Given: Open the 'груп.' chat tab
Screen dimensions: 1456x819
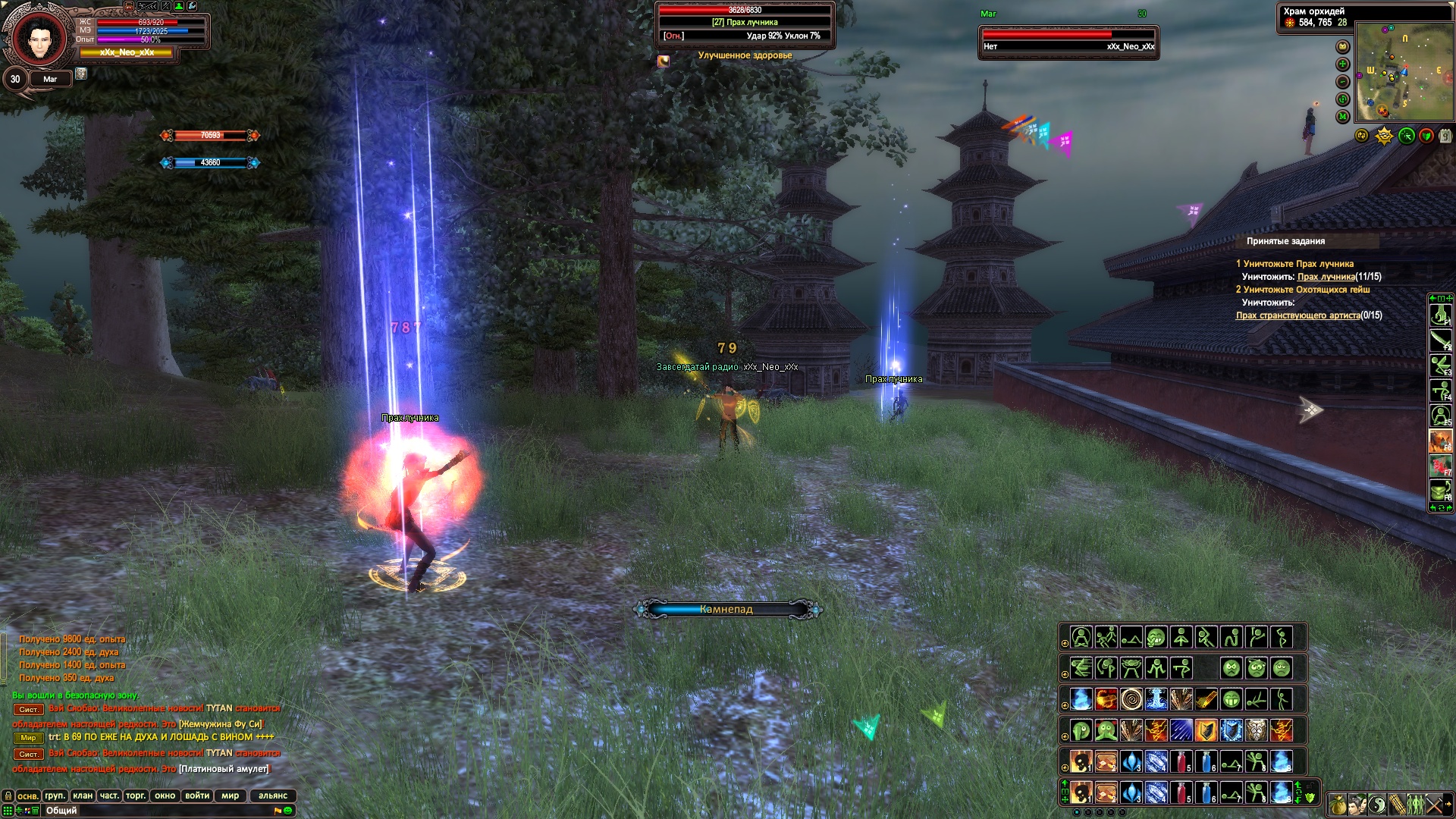Looking at the screenshot, I should click(55, 795).
